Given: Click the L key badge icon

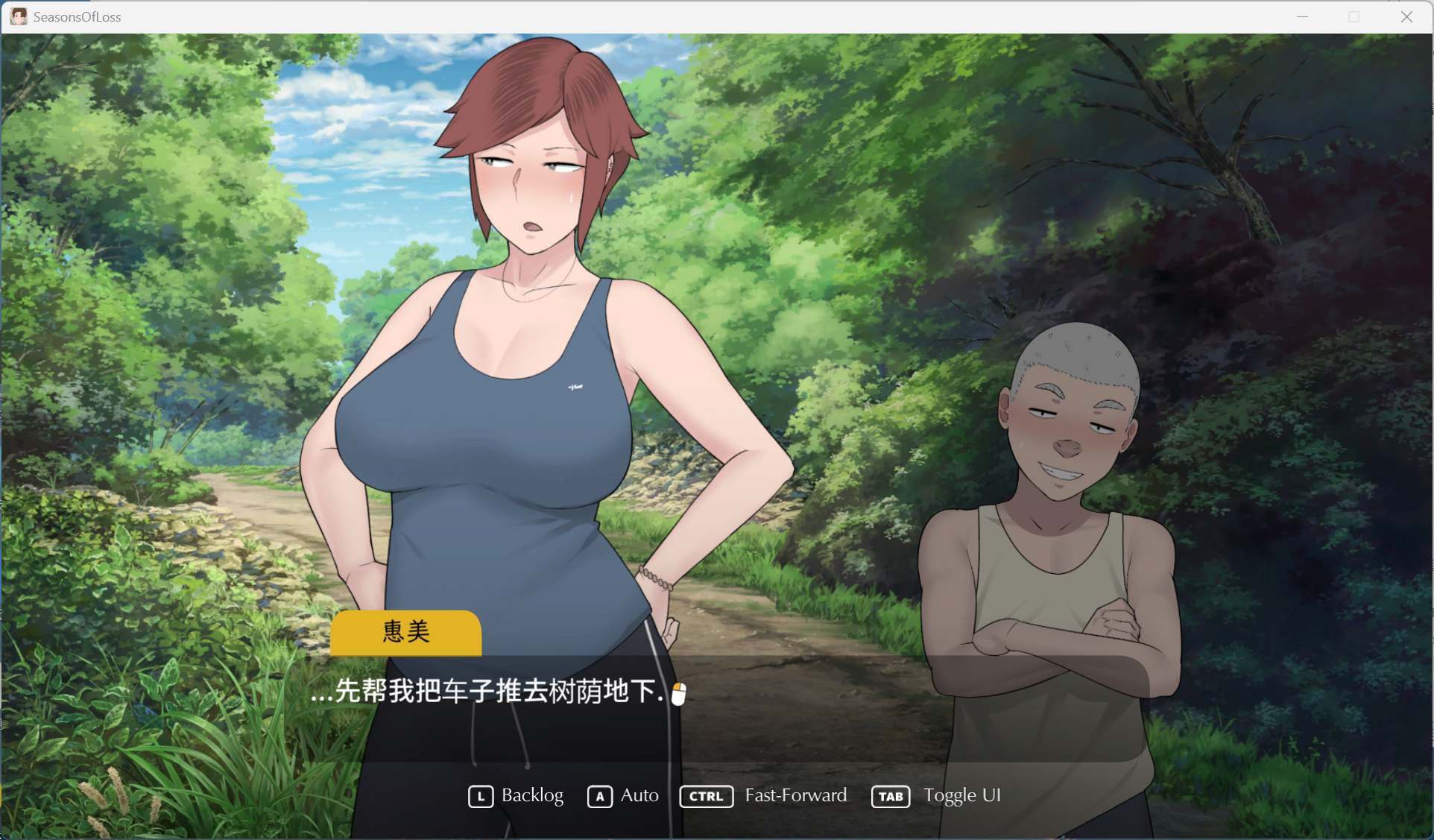Looking at the screenshot, I should click(481, 796).
